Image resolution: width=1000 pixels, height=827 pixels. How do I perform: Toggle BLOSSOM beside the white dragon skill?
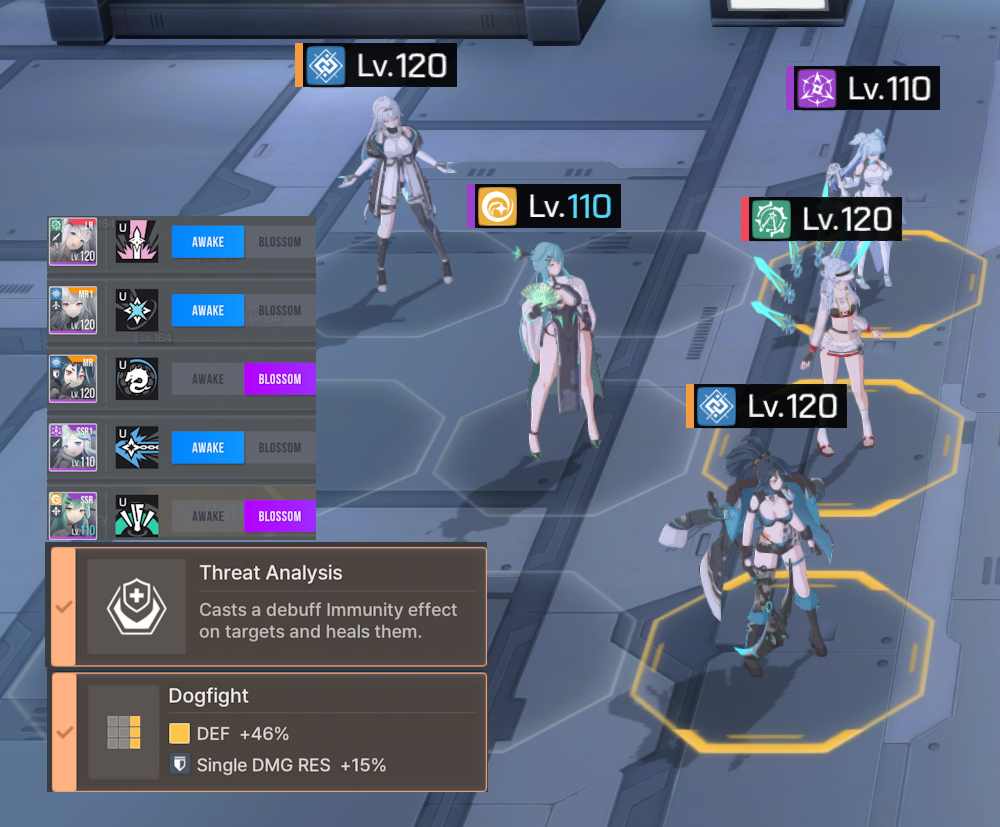[x=280, y=379]
